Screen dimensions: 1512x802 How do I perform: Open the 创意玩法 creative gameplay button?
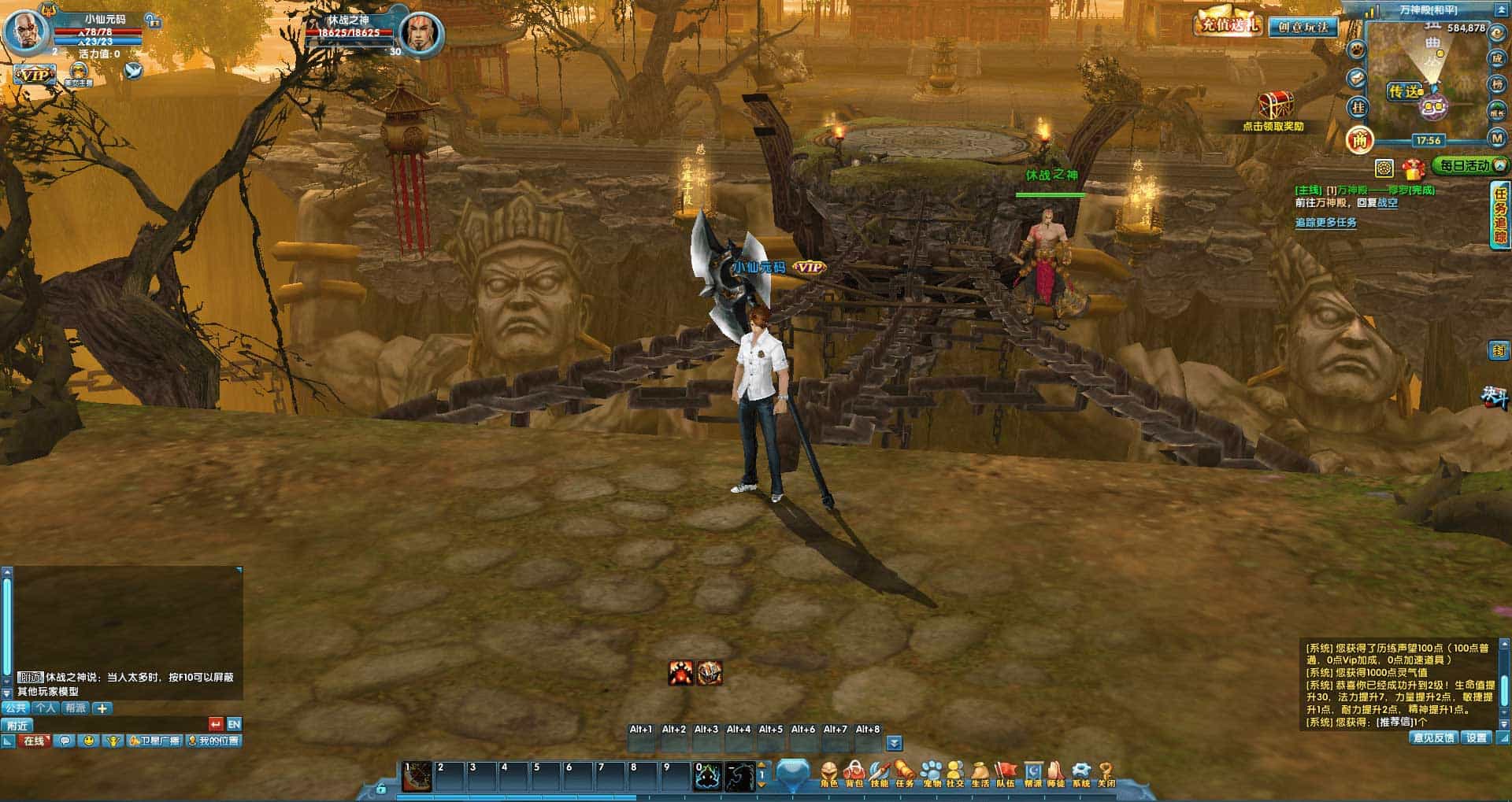1303,27
